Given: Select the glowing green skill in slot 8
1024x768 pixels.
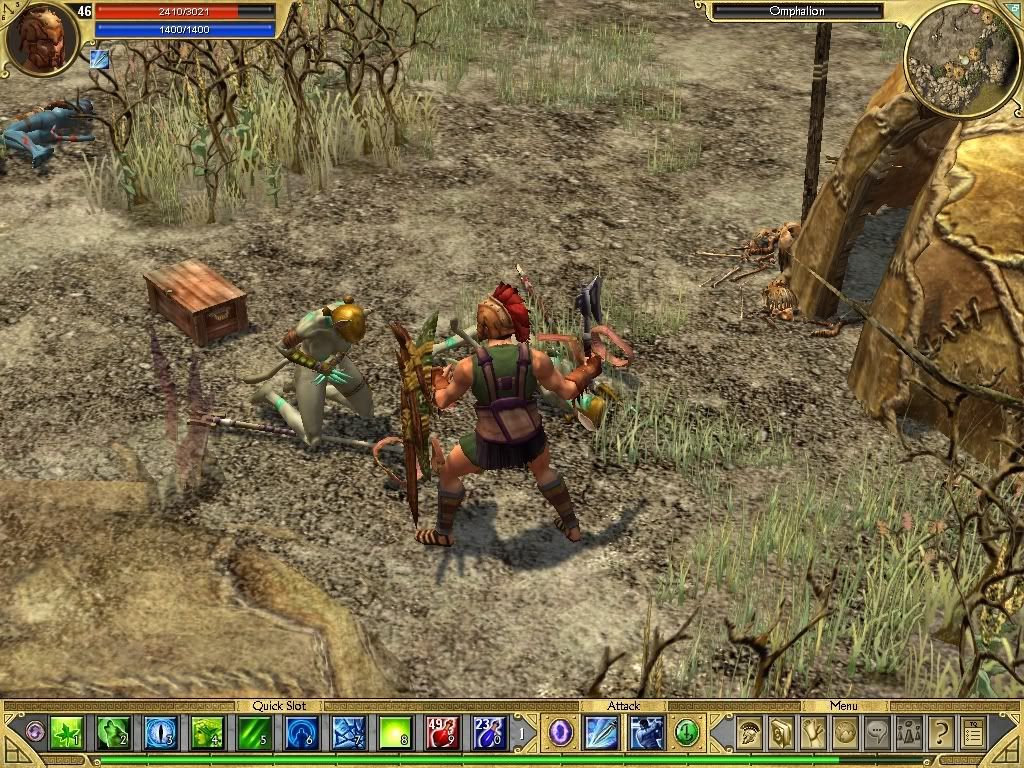Looking at the screenshot, I should (x=395, y=734).
